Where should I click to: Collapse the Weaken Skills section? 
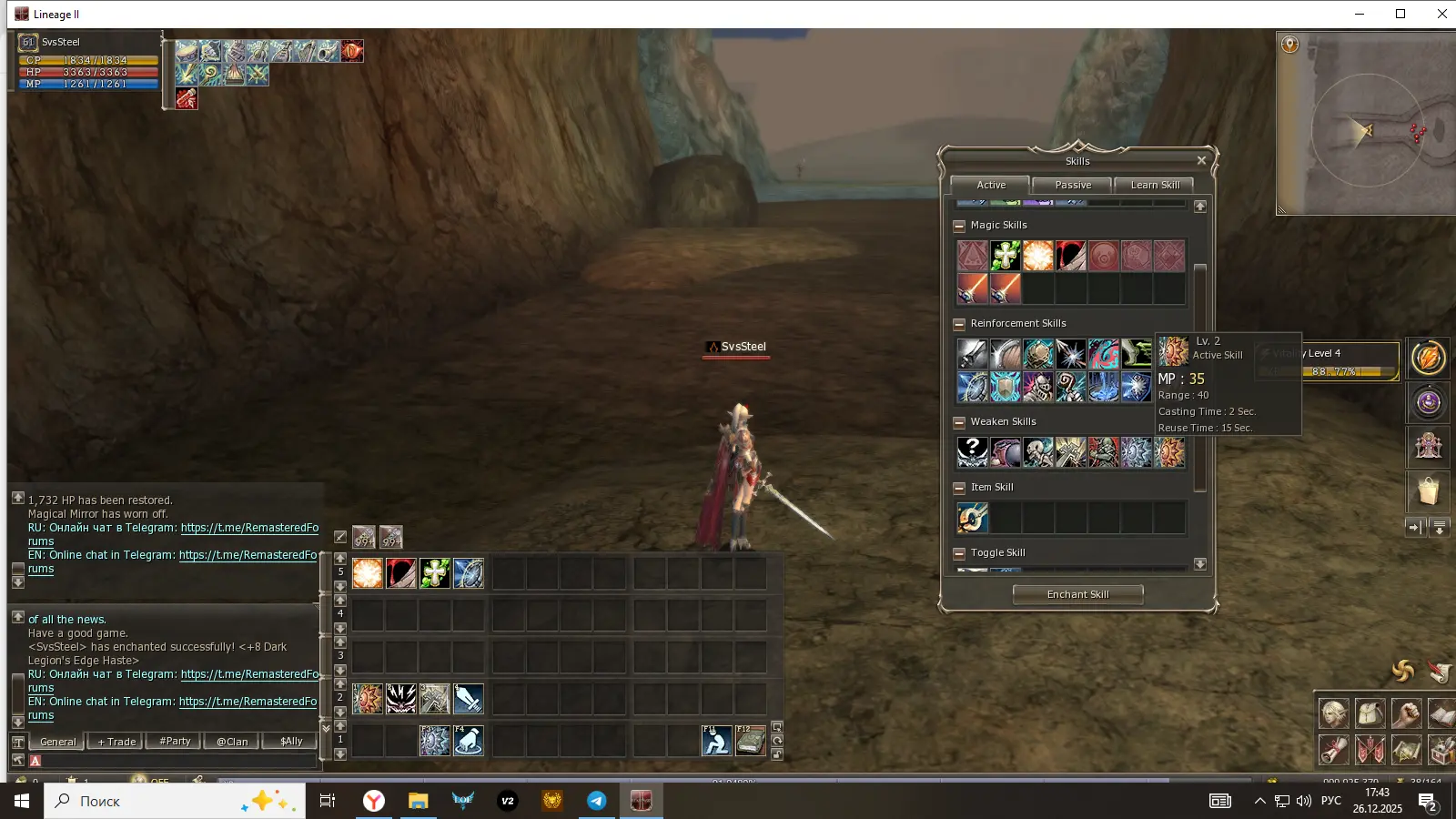[958, 422]
